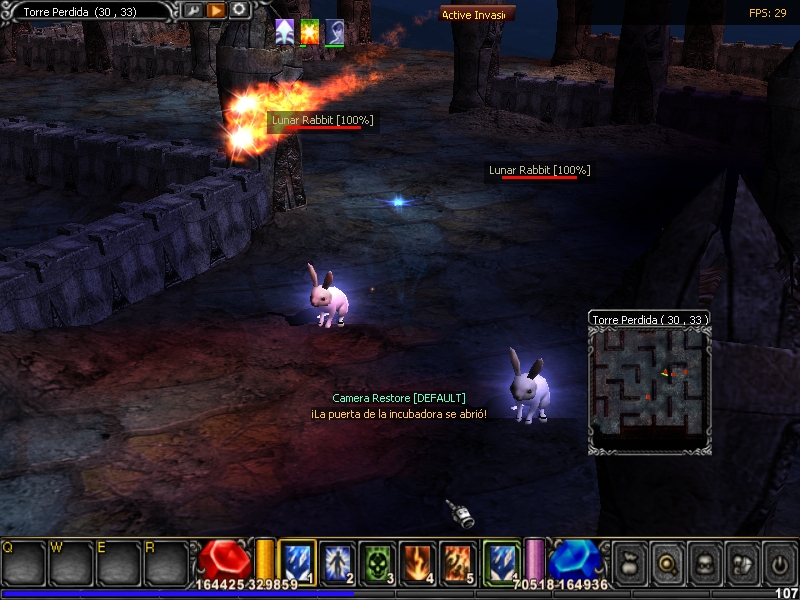Image resolution: width=800 pixels, height=600 pixels.
Task: Activate skill slot 1 blue slash
Action: (x=298, y=560)
